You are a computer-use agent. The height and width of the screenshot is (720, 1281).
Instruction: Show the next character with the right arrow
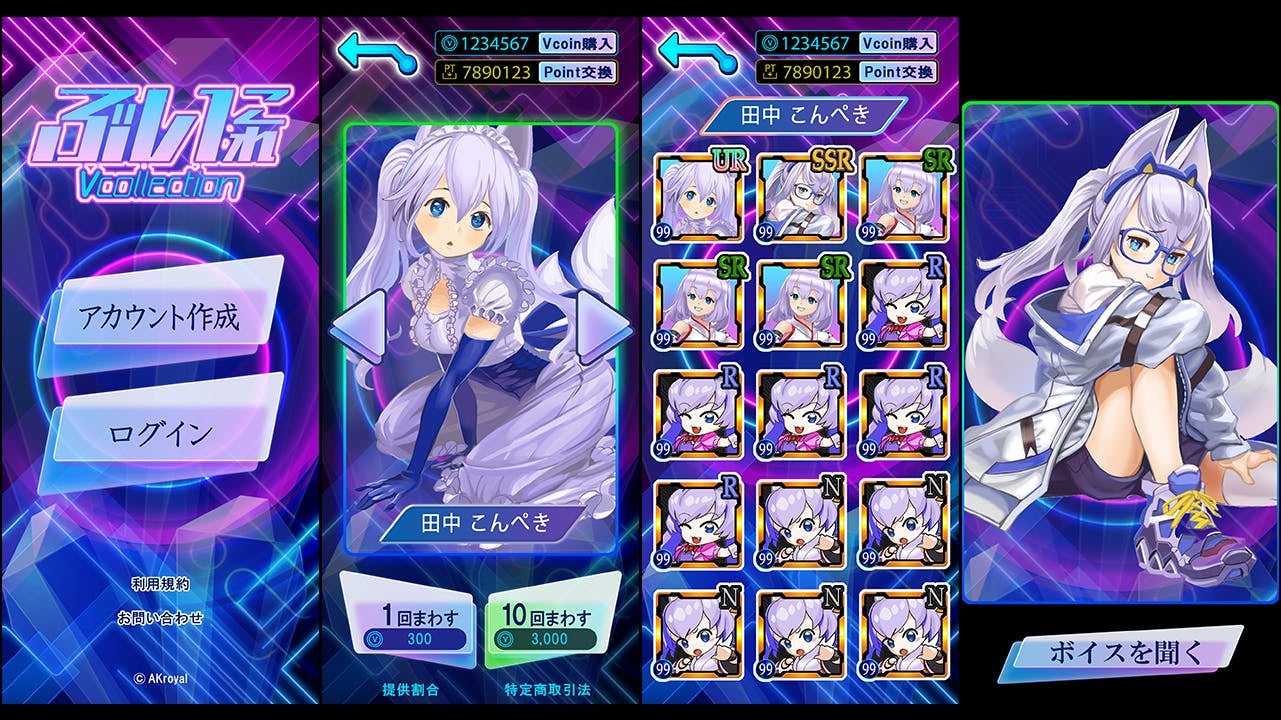[x=603, y=325]
